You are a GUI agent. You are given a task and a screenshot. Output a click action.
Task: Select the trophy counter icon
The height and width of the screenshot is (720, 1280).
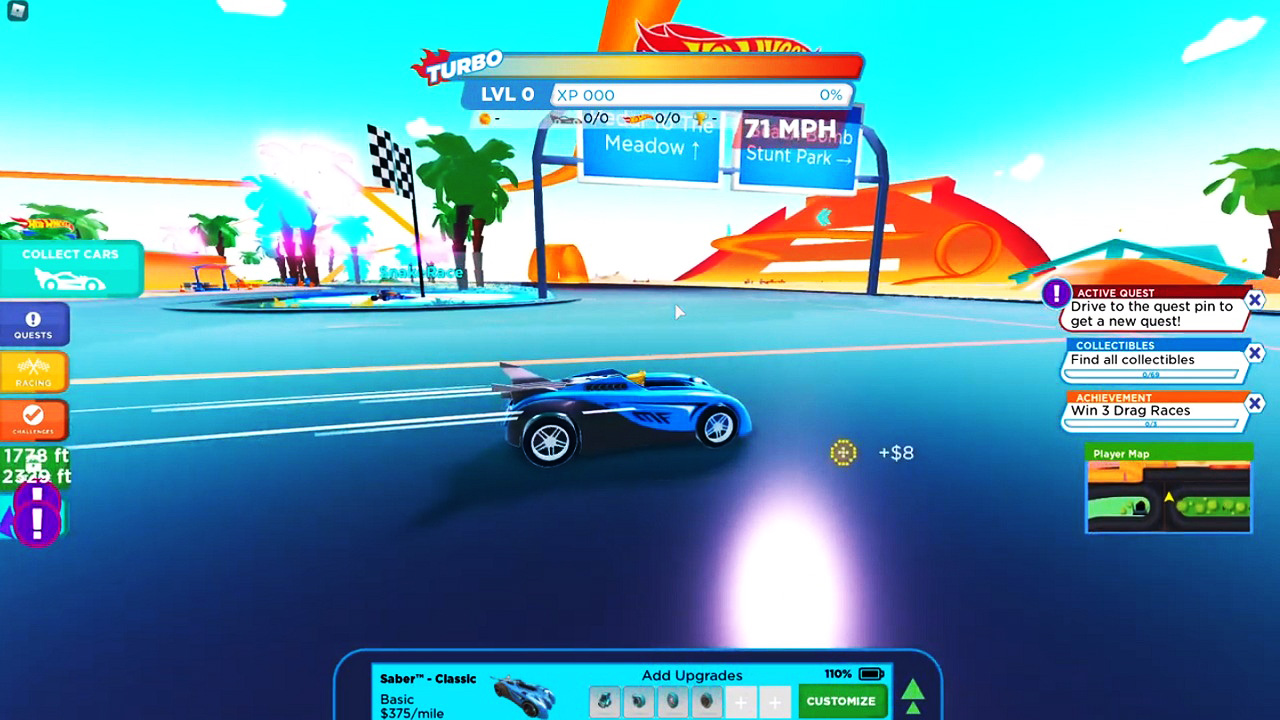[702, 118]
